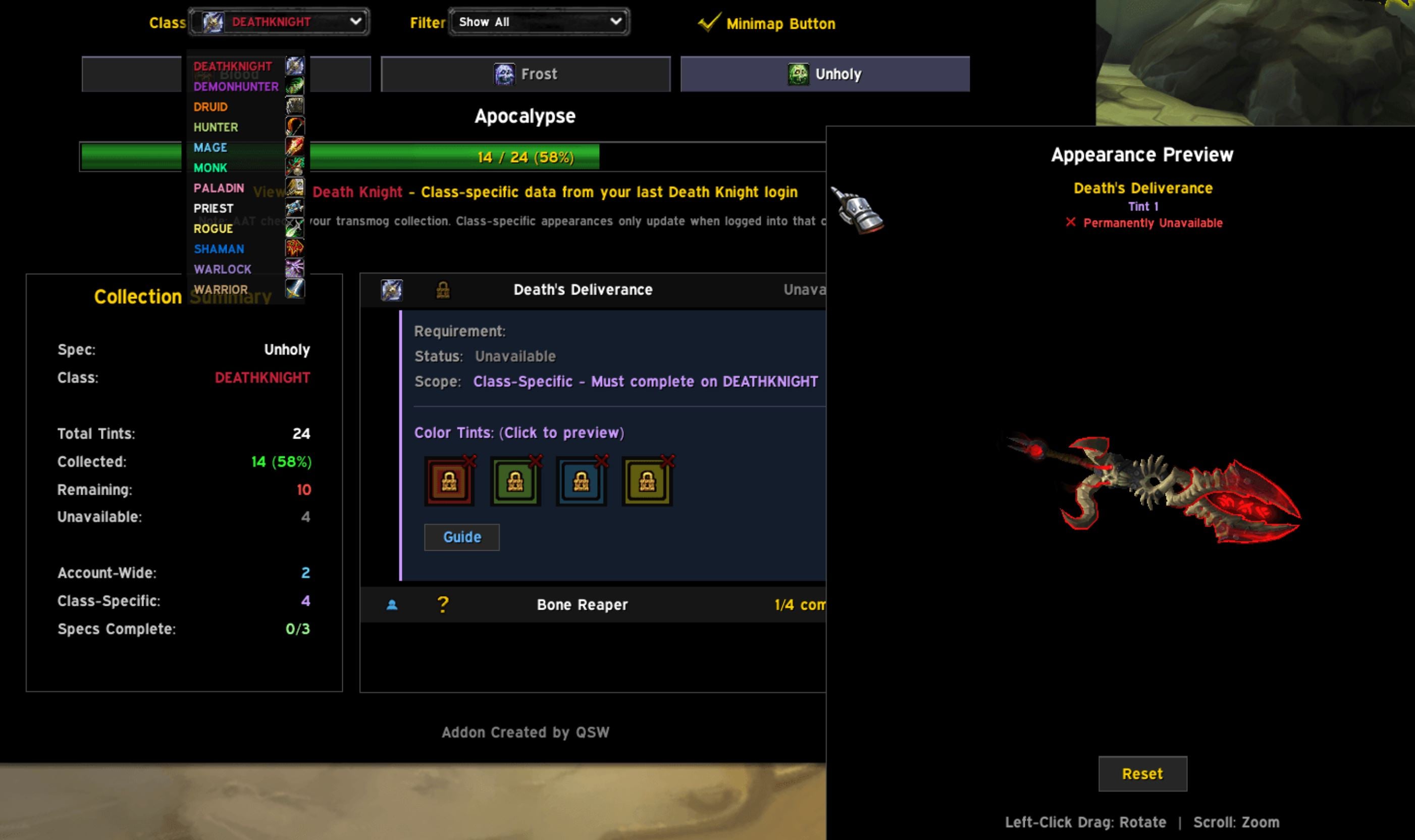
Task: Click the Unholy spec icon
Action: [798, 73]
